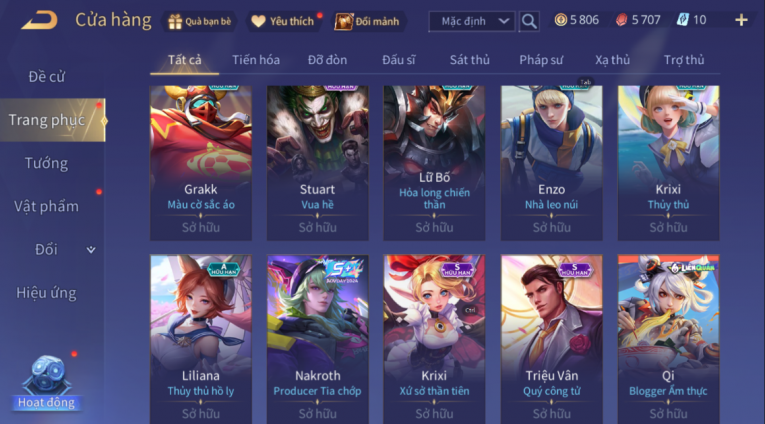
Task: View the Nakroth Producer Tia chớp skin
Action: click(x=317, y=340)
